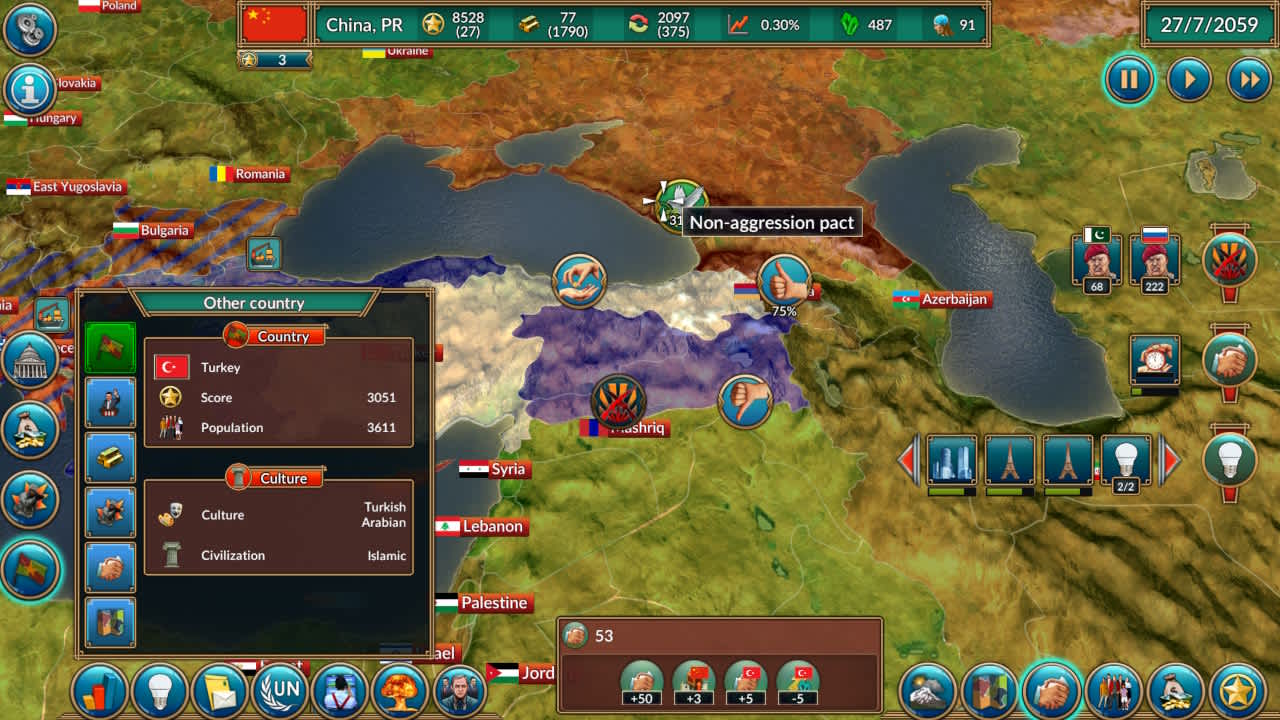The width and height of the screenshot is (1280, 720).
Task: Click the government leader portrait icon
Action: tap(459, 690)
